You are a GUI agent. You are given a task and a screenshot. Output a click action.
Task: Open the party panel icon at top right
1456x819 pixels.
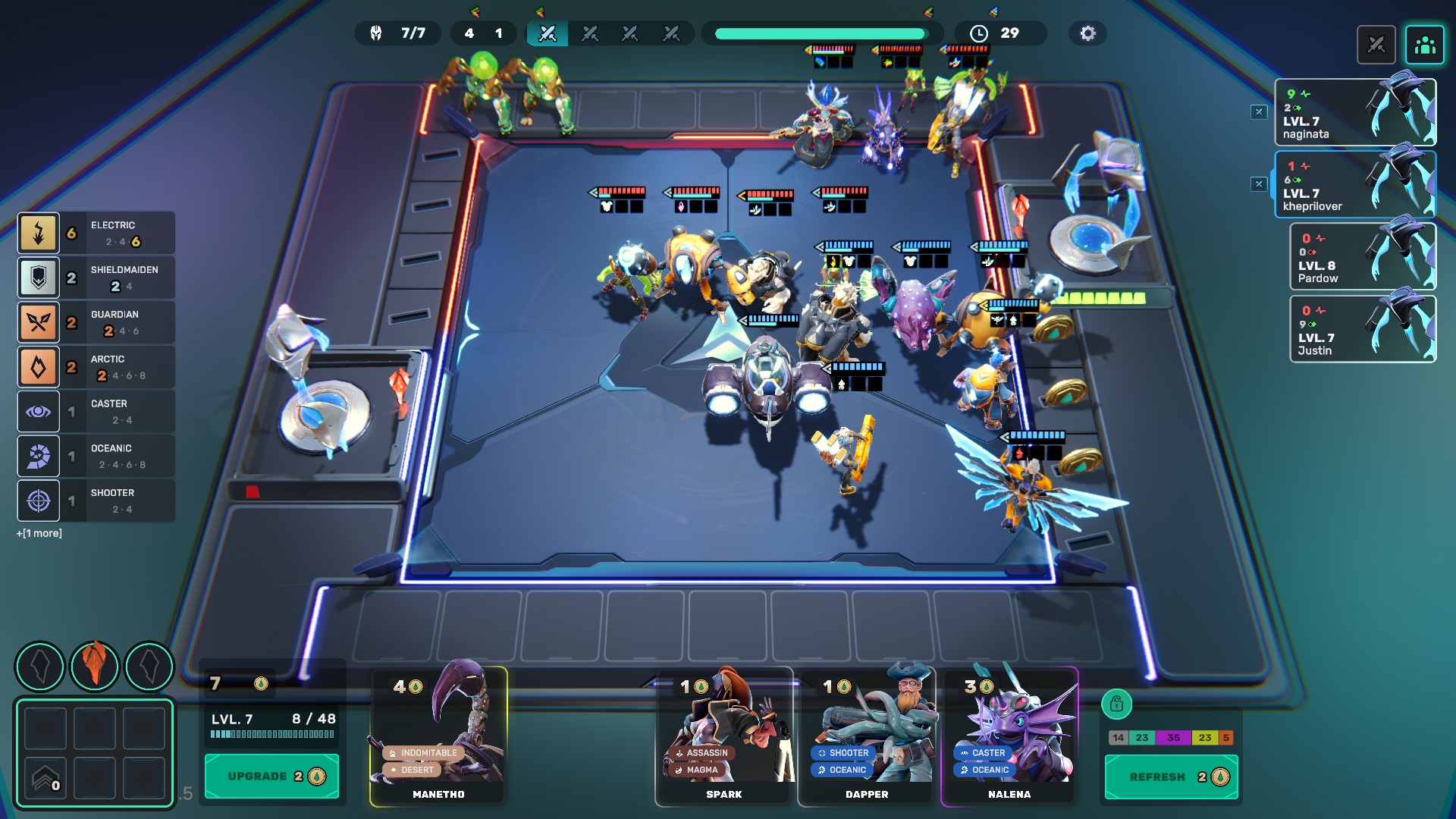pyautogui.click(x=1425, y=45)
